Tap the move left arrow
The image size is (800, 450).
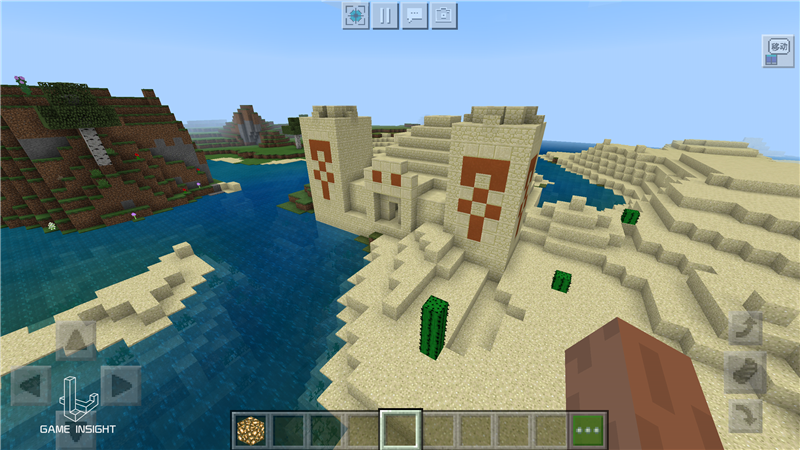30,385
